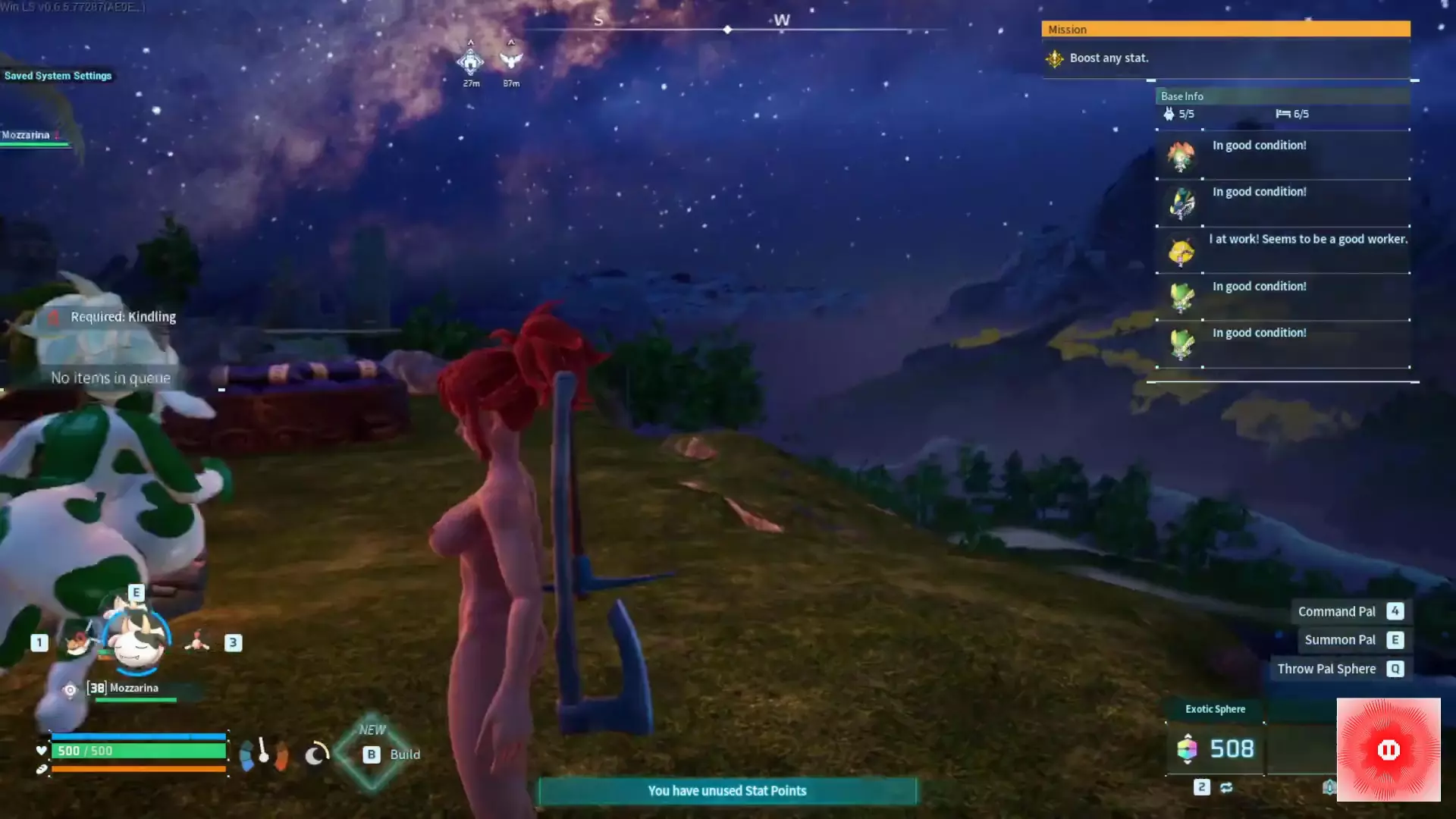1456x819 pixels.
Task: Click the temperature gauge icon
Action: click(x=263, y=754)
